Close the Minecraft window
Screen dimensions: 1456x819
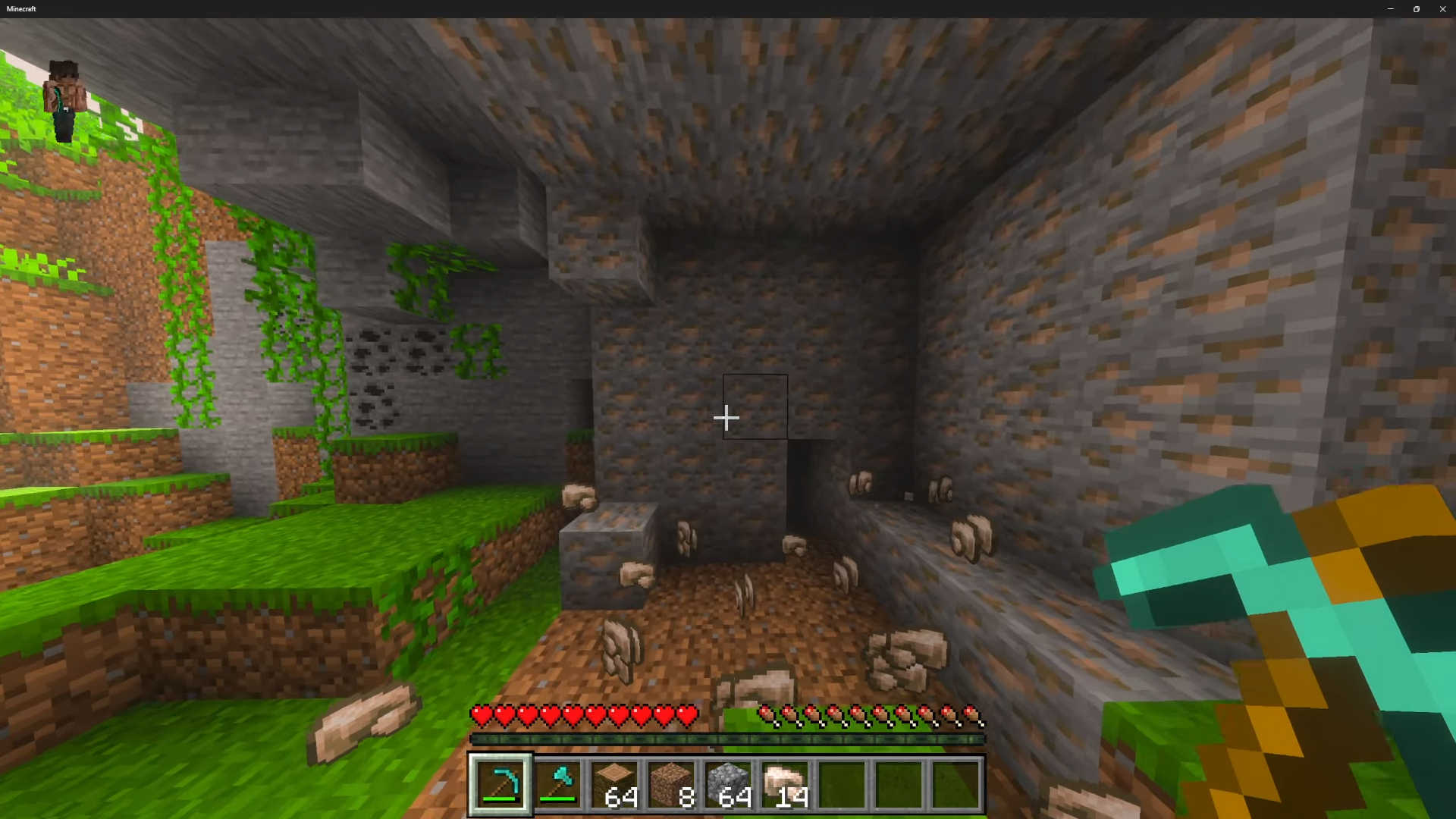[1442, 9]
